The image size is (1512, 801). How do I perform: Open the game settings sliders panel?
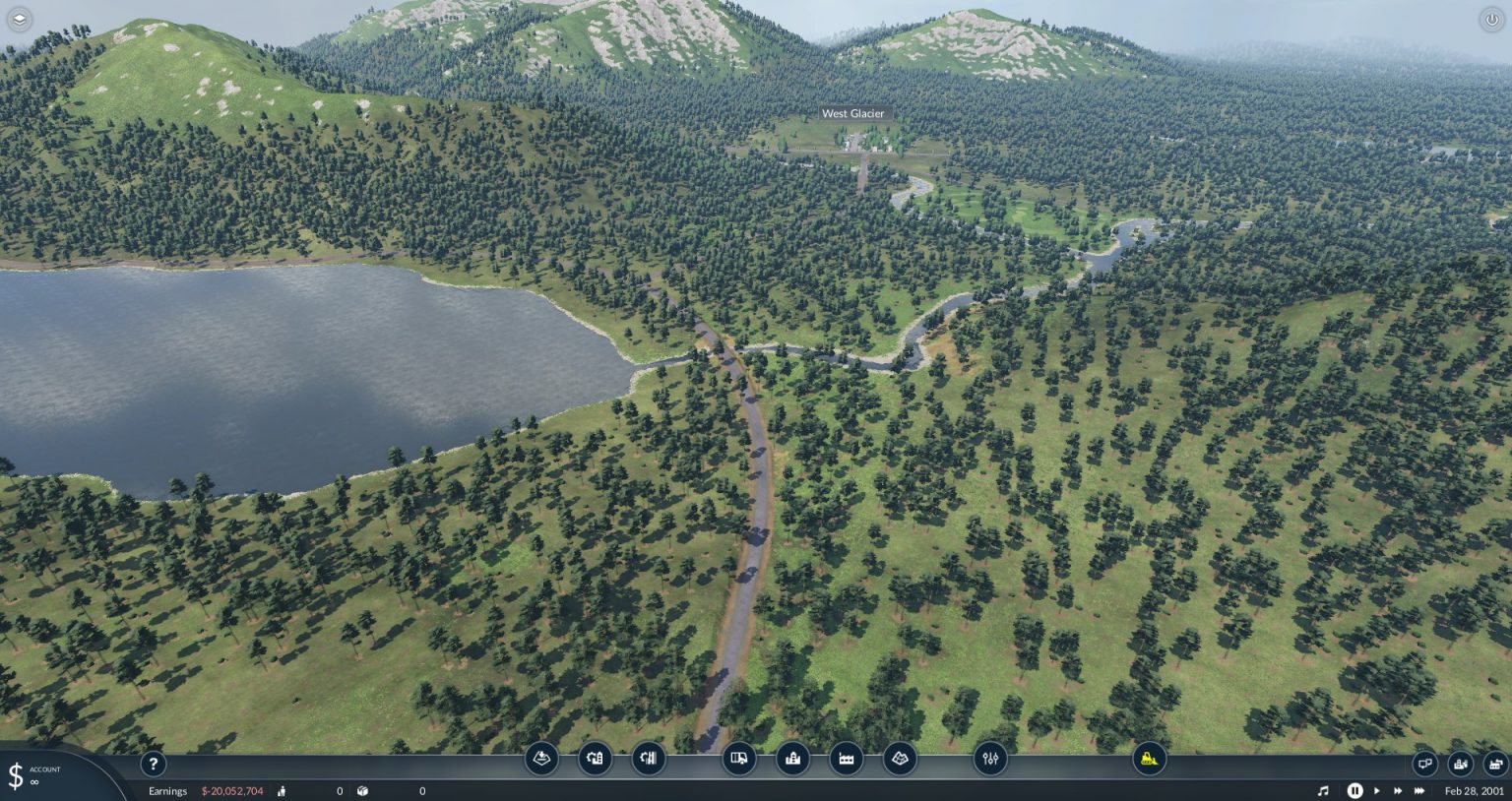[989, 759]
